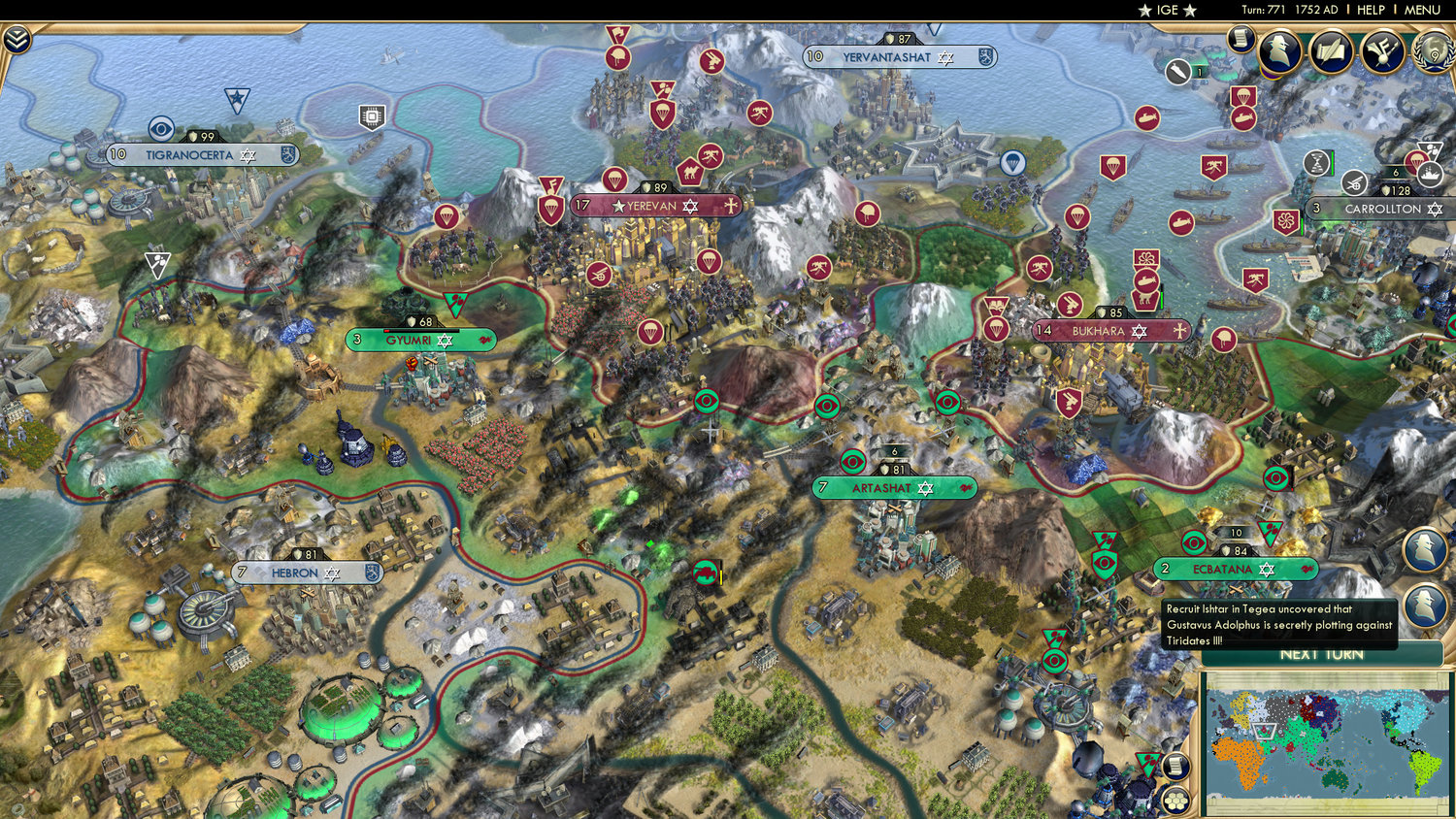Open the Espionage overview spy icon
This screenshot has height=819, width=1456.
[1281, 50]
